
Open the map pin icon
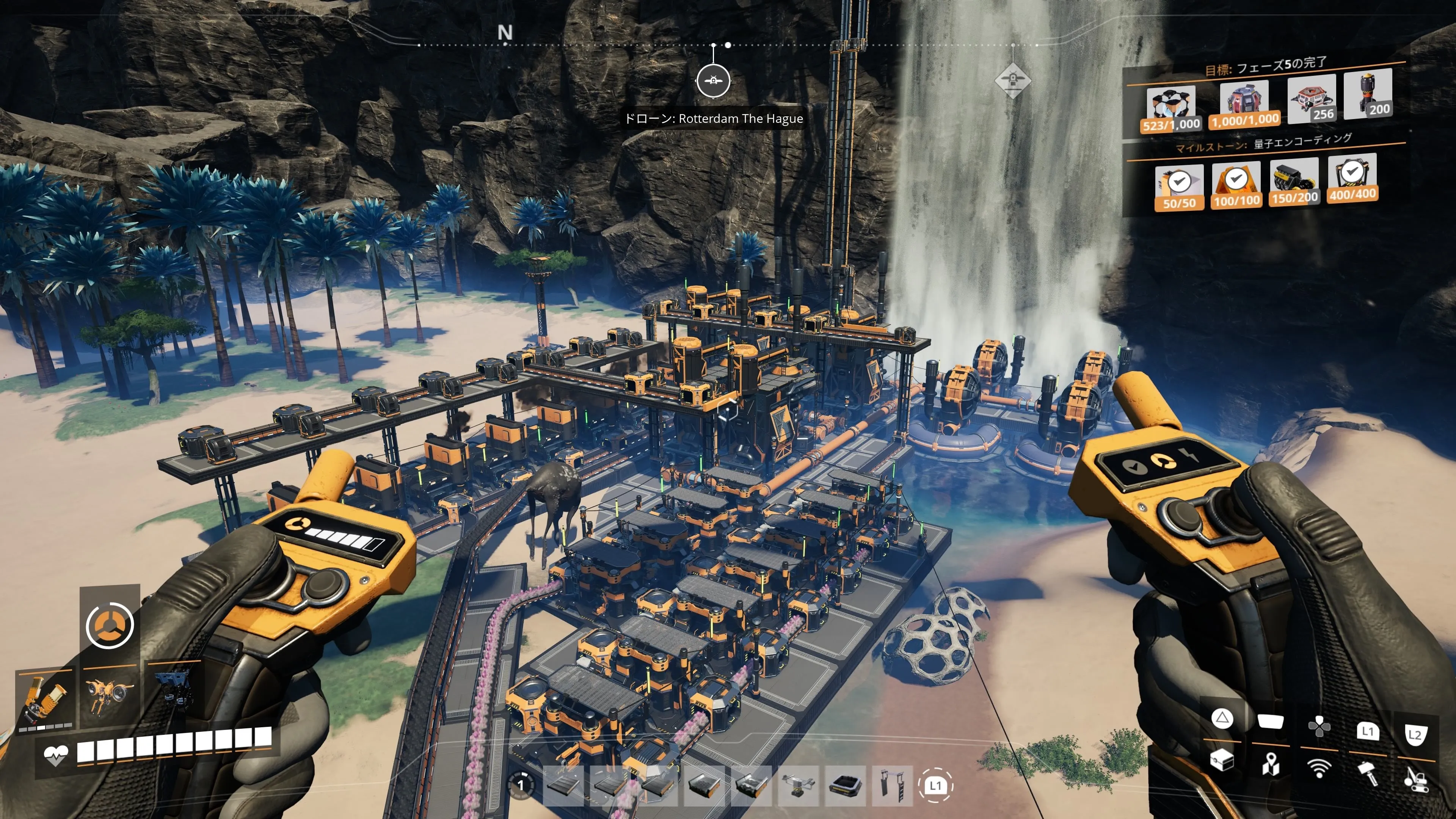point(1270,764)
